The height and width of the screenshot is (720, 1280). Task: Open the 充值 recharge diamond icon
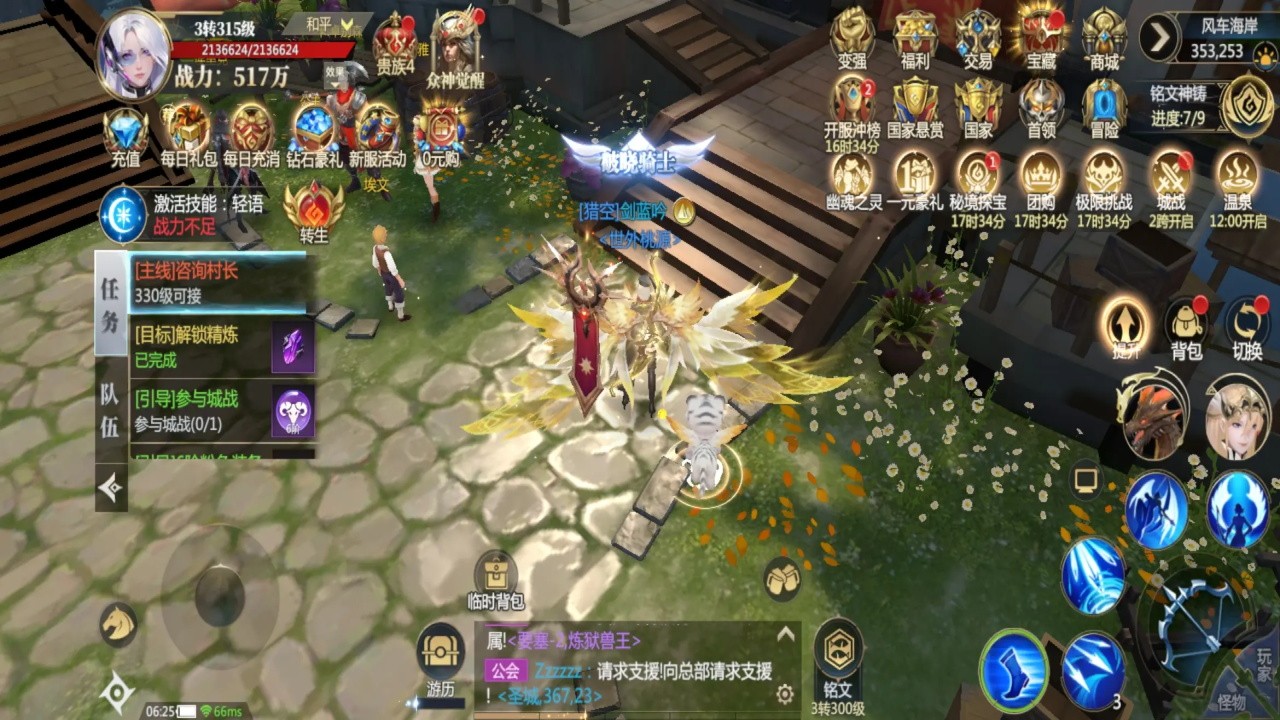click(125, 132)
